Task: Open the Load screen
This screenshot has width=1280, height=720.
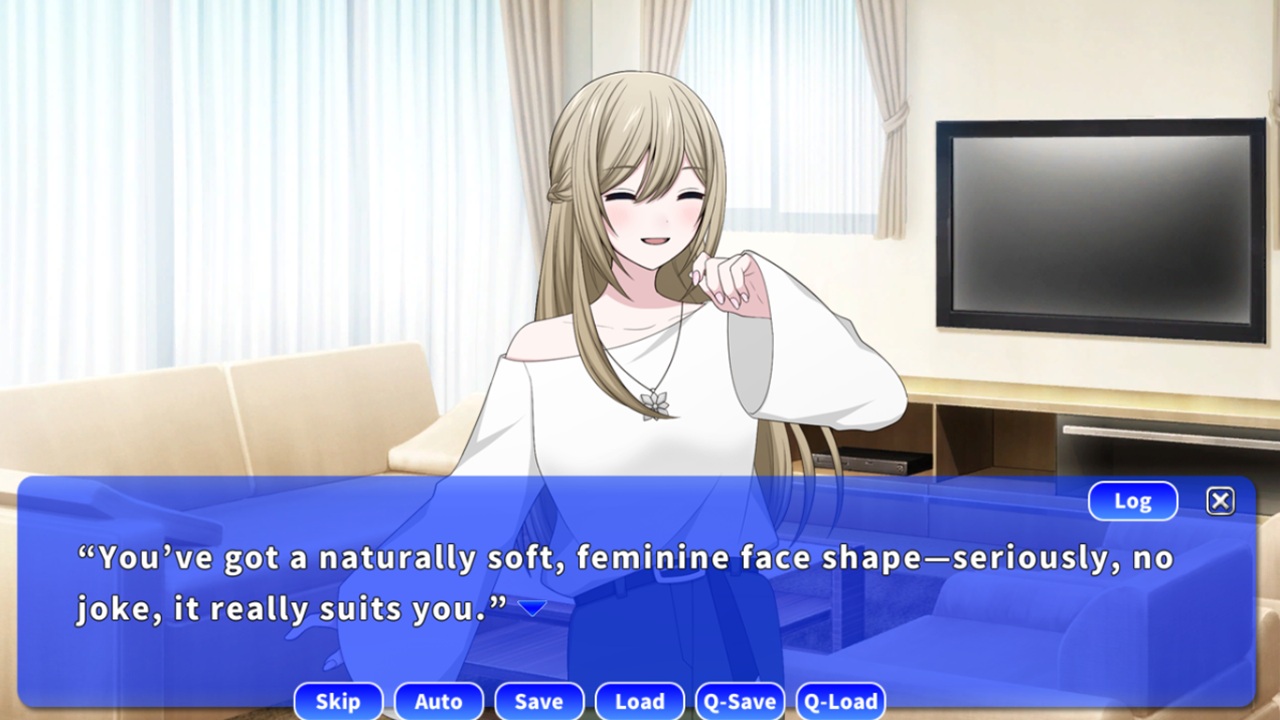Action: point(639,701)
